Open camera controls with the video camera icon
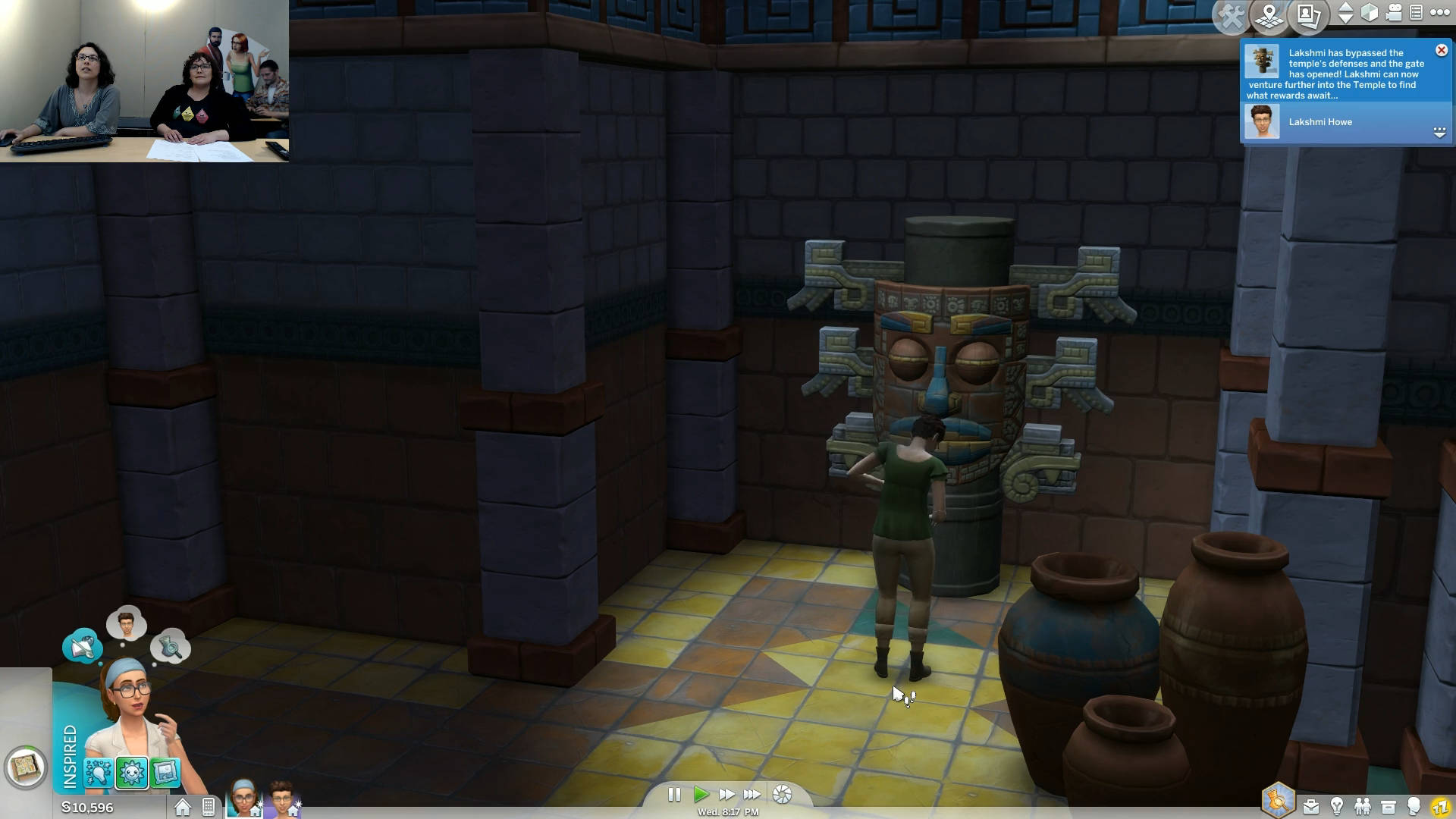 point(1394,13)
